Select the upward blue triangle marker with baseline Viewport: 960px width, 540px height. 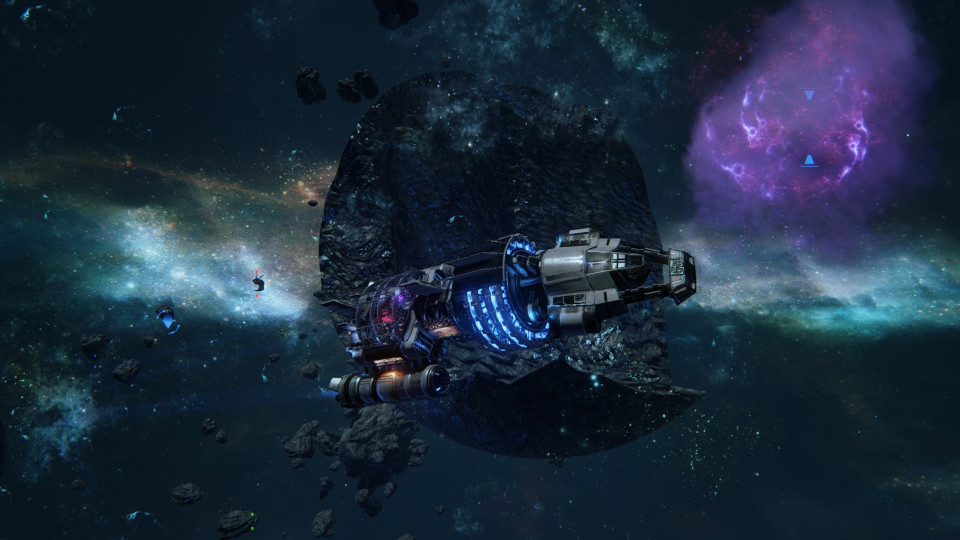click(809, 160)
